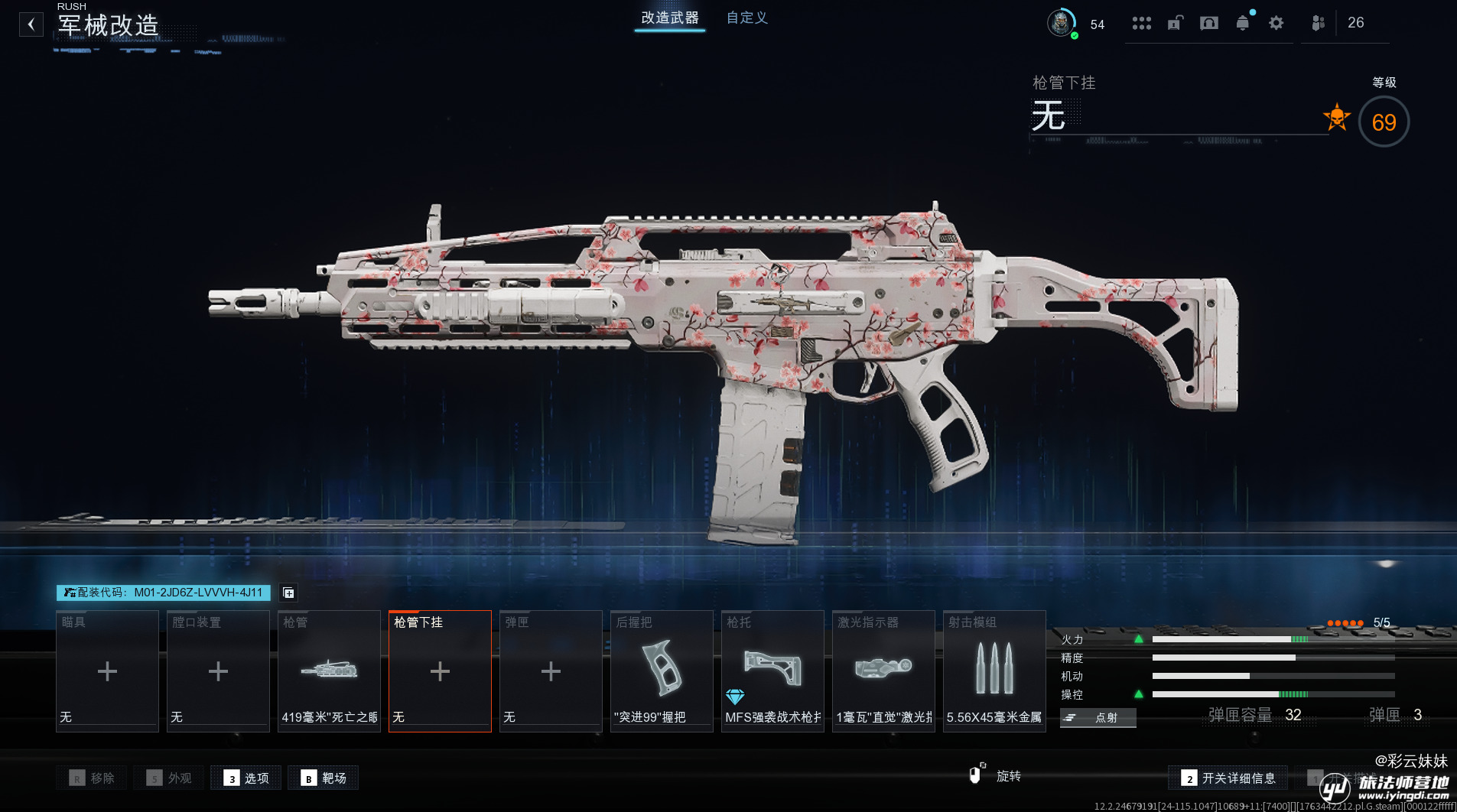This screenshot has width=1457, height=812.
Task: Open the 枪托 stock slot
Action: [x=772, y=671]
